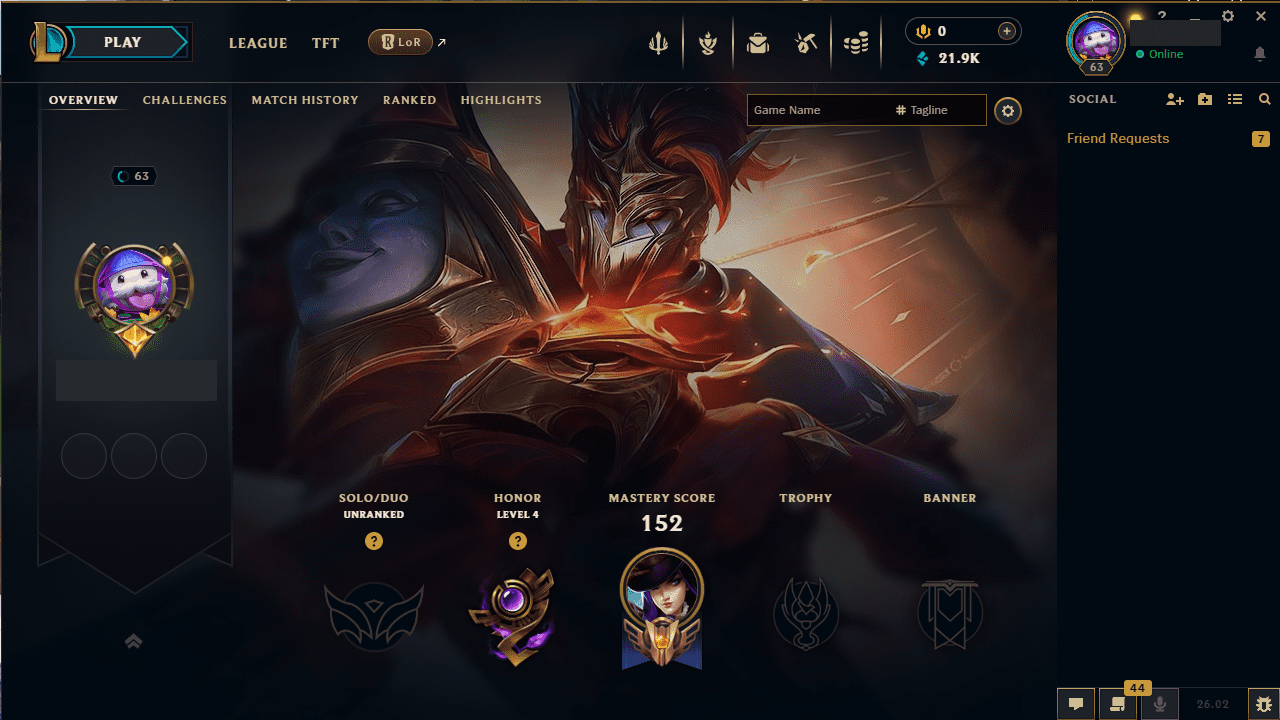Screen dimensions: 1280x720
Task: Report a bug with the bug icon
Action: pyautogui.click(x=1265, y=703)
